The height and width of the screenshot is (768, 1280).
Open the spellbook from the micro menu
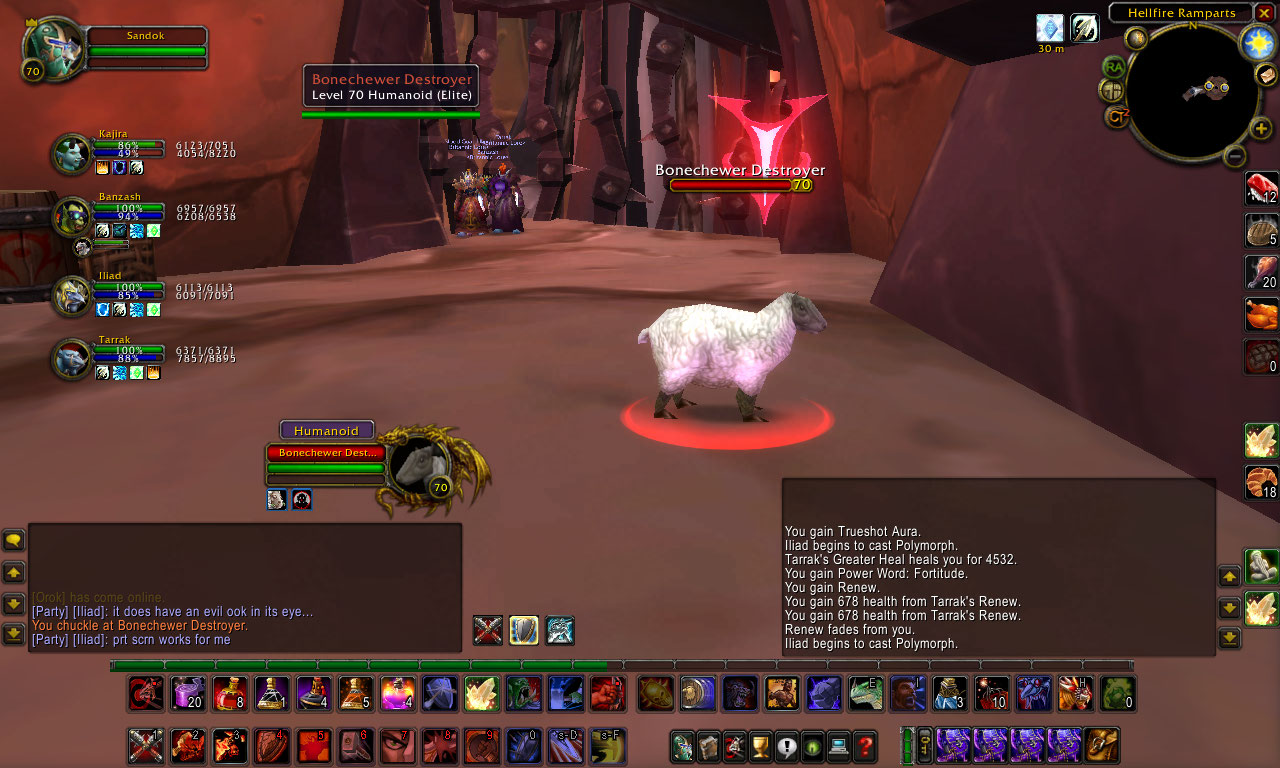tap(707, 747)
